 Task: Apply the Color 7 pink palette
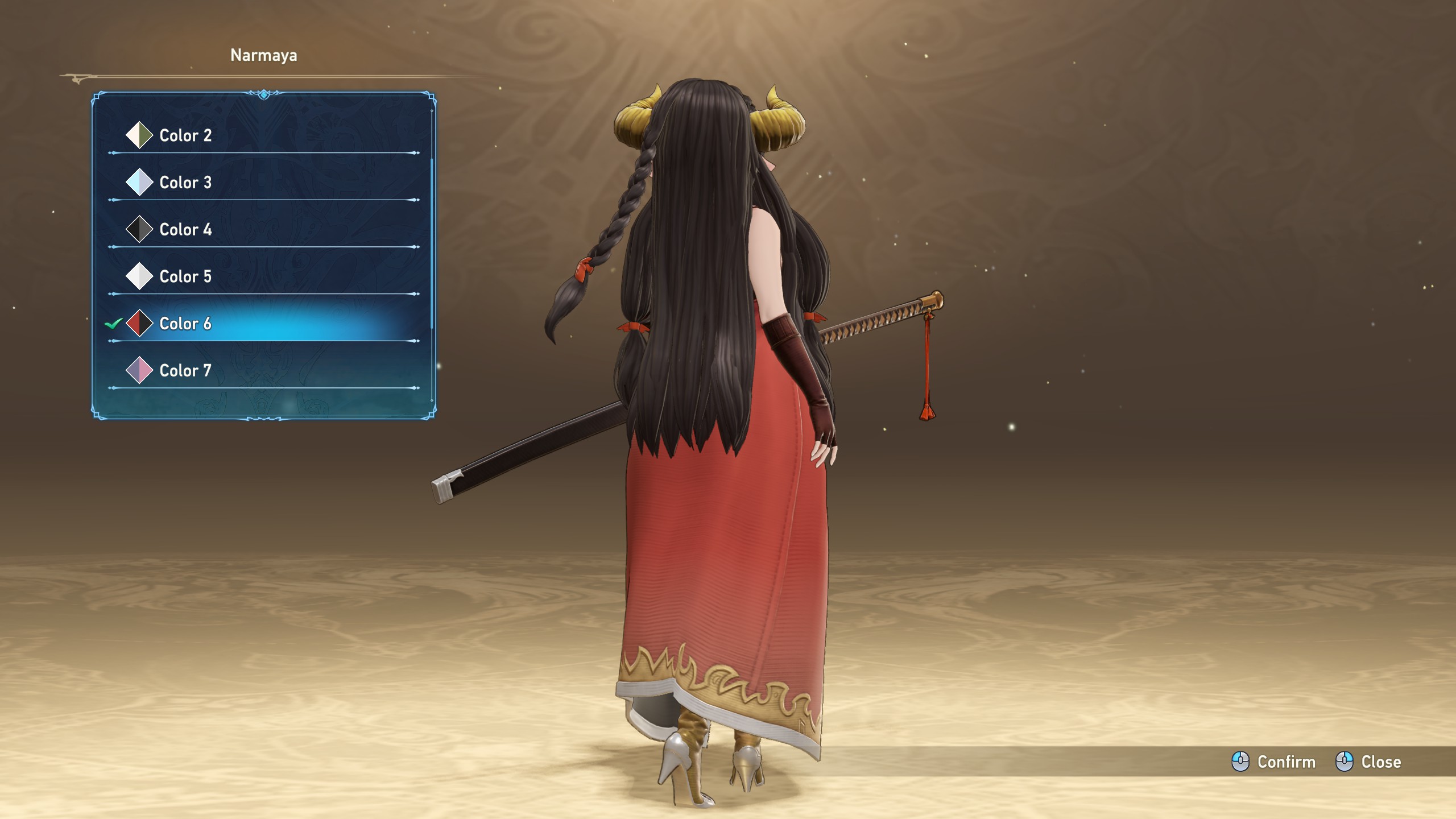[x=185, y=371]
